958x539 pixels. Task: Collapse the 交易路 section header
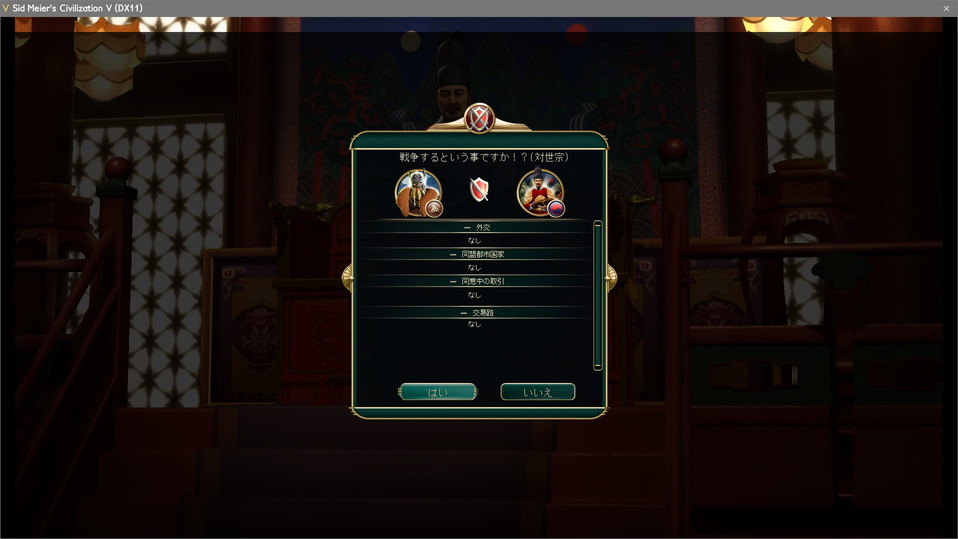[x=477, y=313]
